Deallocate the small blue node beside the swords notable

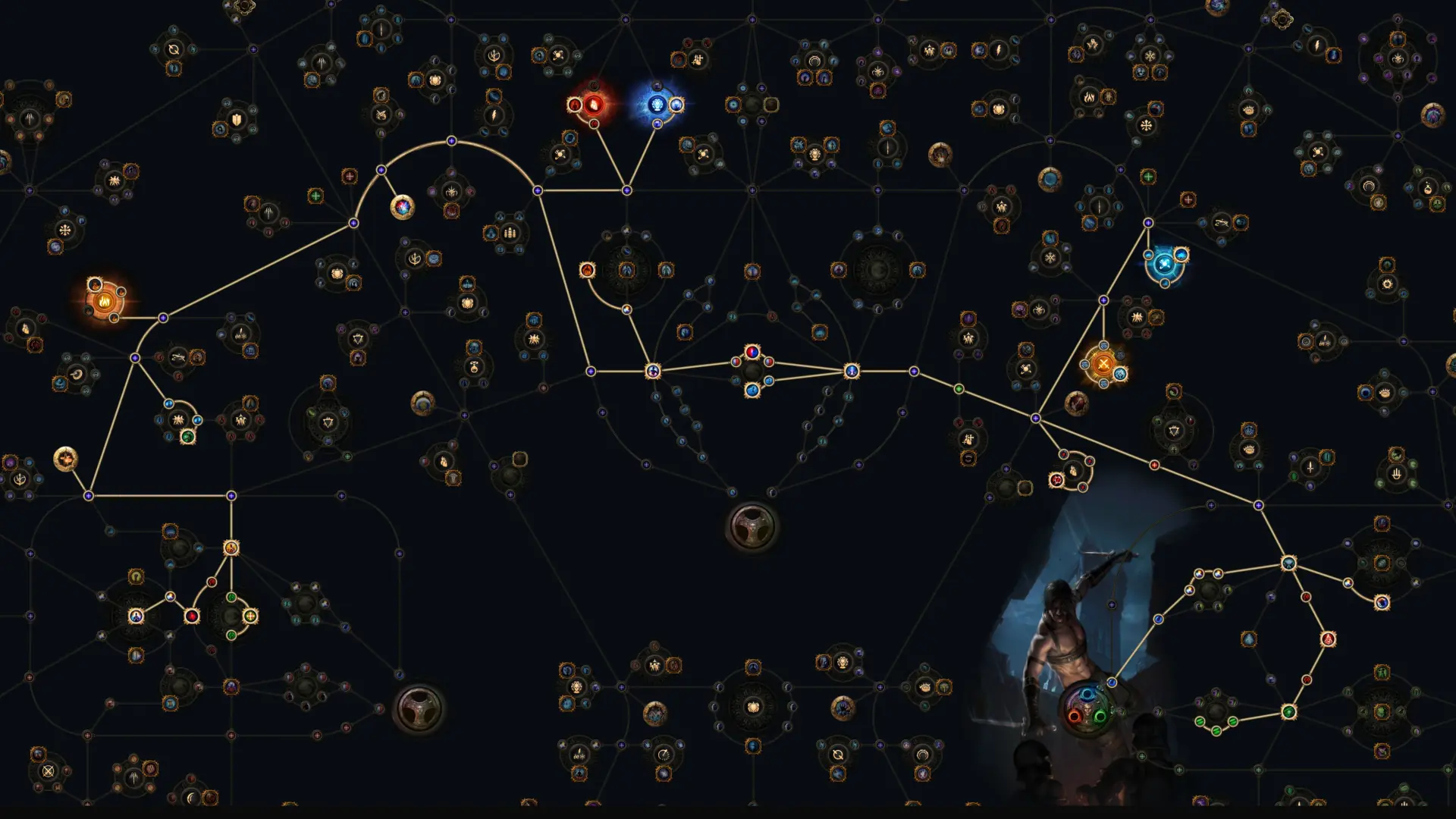click(1120, 374)
